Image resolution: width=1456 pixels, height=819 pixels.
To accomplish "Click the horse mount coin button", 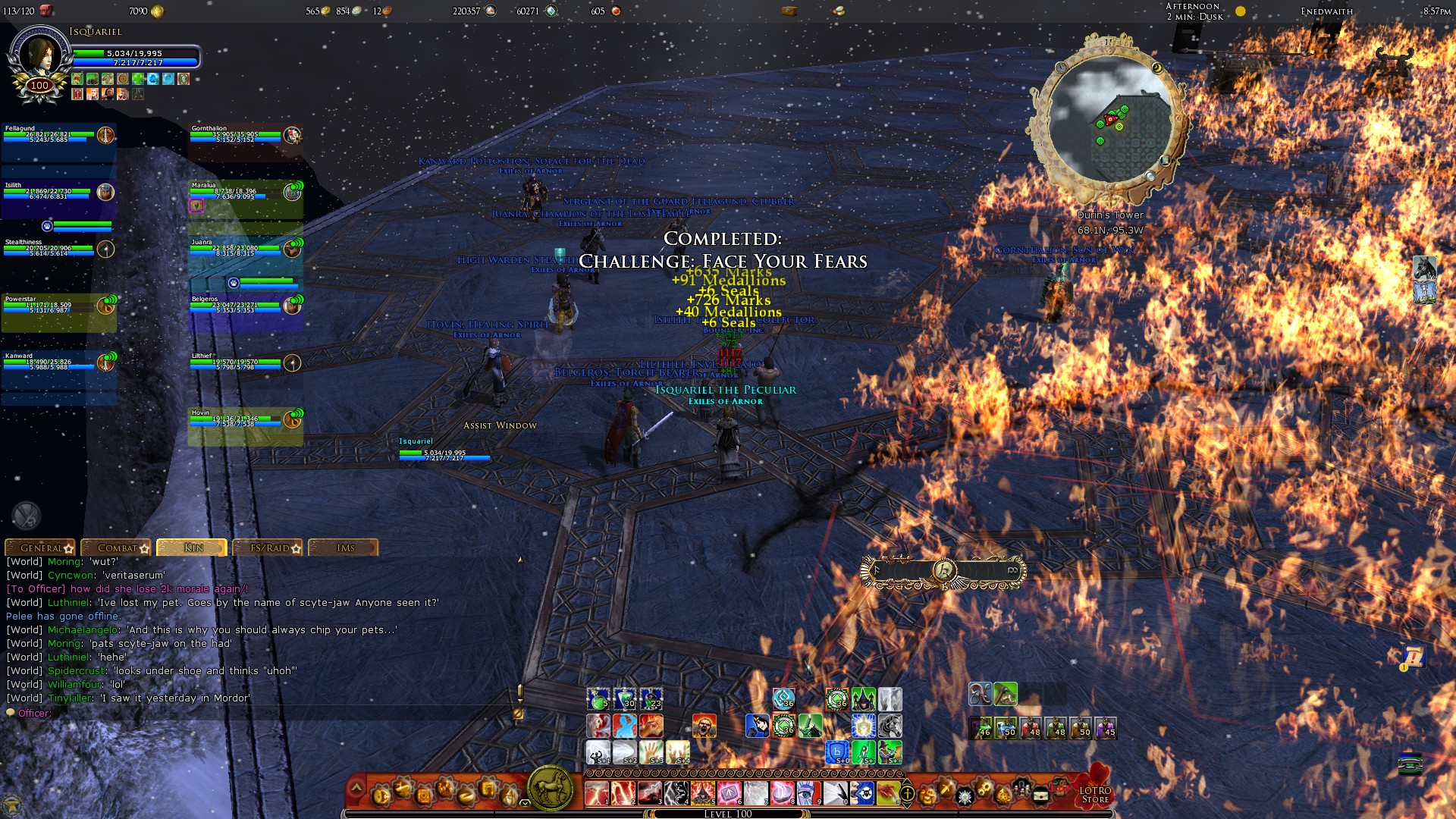I will coord(551,788).
